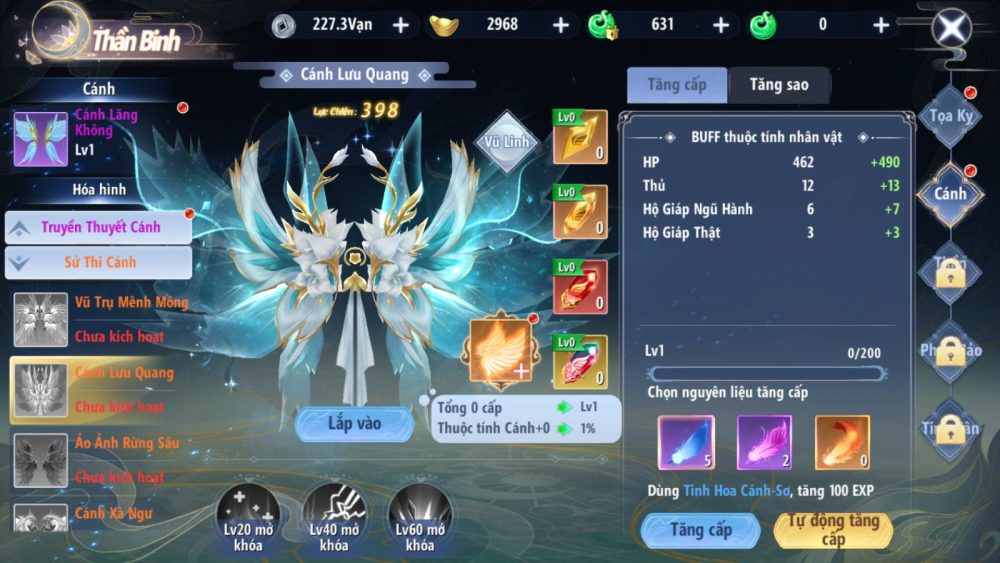Switch to the Tăng sao tab
Image resolution: width=1000 pixels, height=563 pixels.
pyautogui.click(x=779, y=86)
